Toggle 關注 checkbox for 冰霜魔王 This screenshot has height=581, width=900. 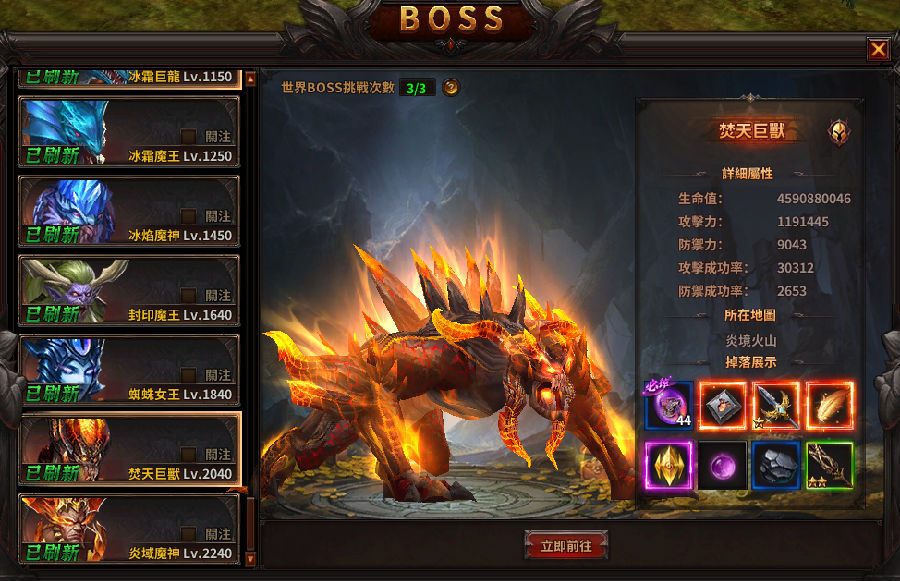(x=188, y=136)
